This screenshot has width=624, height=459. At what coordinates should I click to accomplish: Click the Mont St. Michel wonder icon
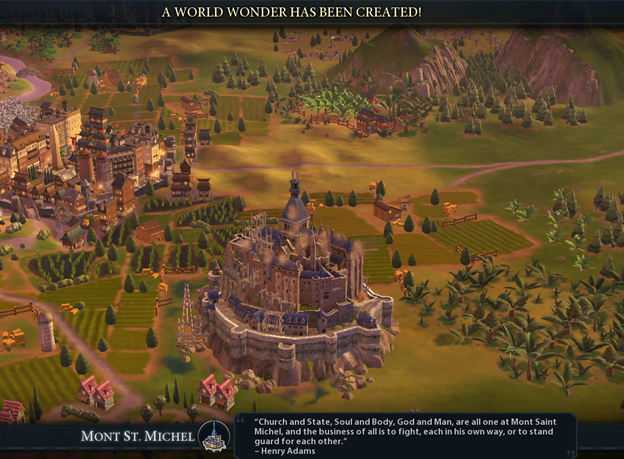213,436
